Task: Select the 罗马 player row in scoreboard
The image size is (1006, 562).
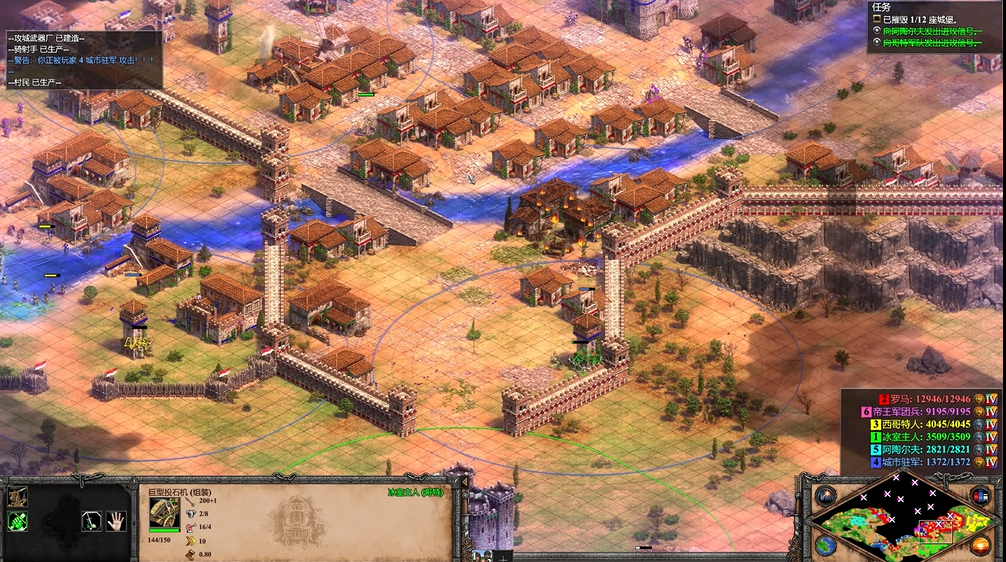Action: coord(918,398)
